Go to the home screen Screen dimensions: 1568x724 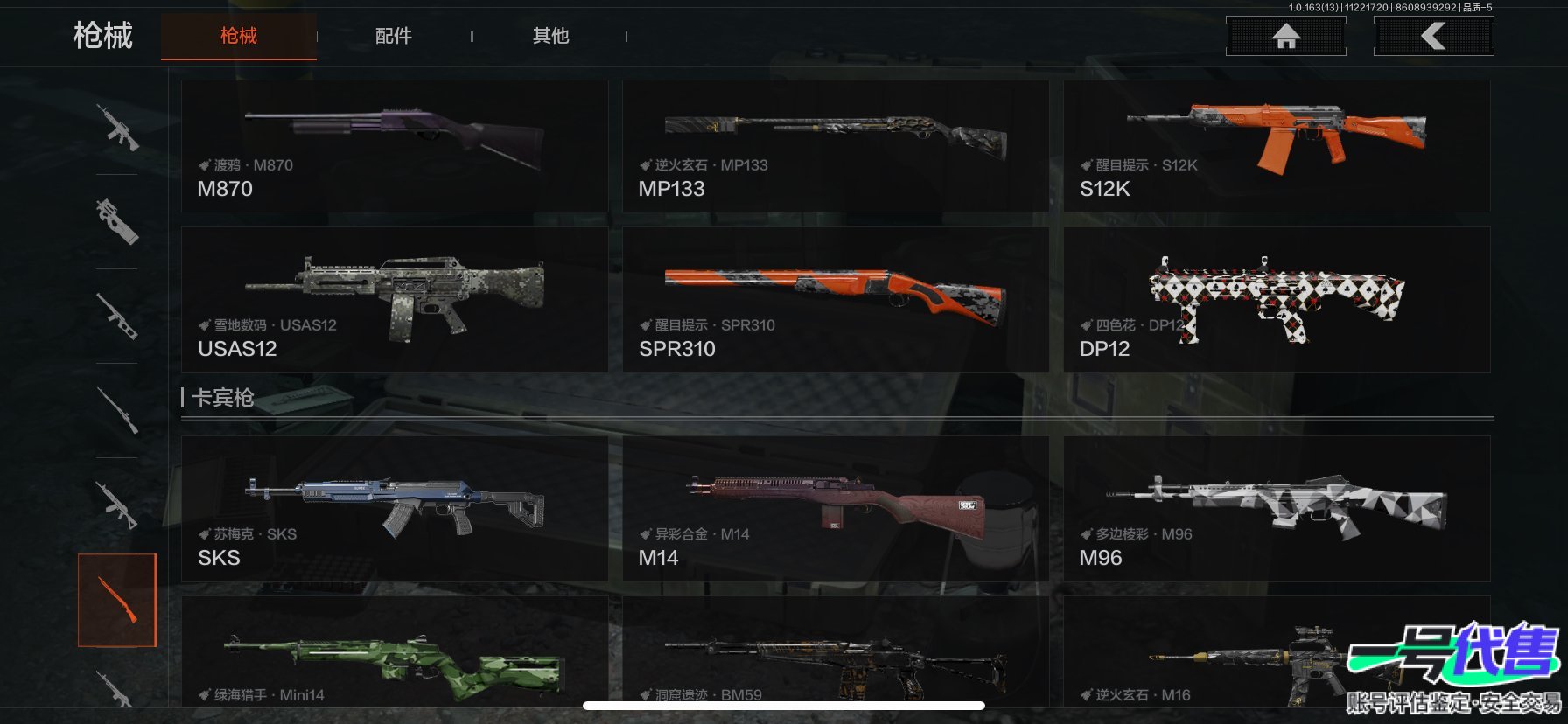tap(1285, 37)
